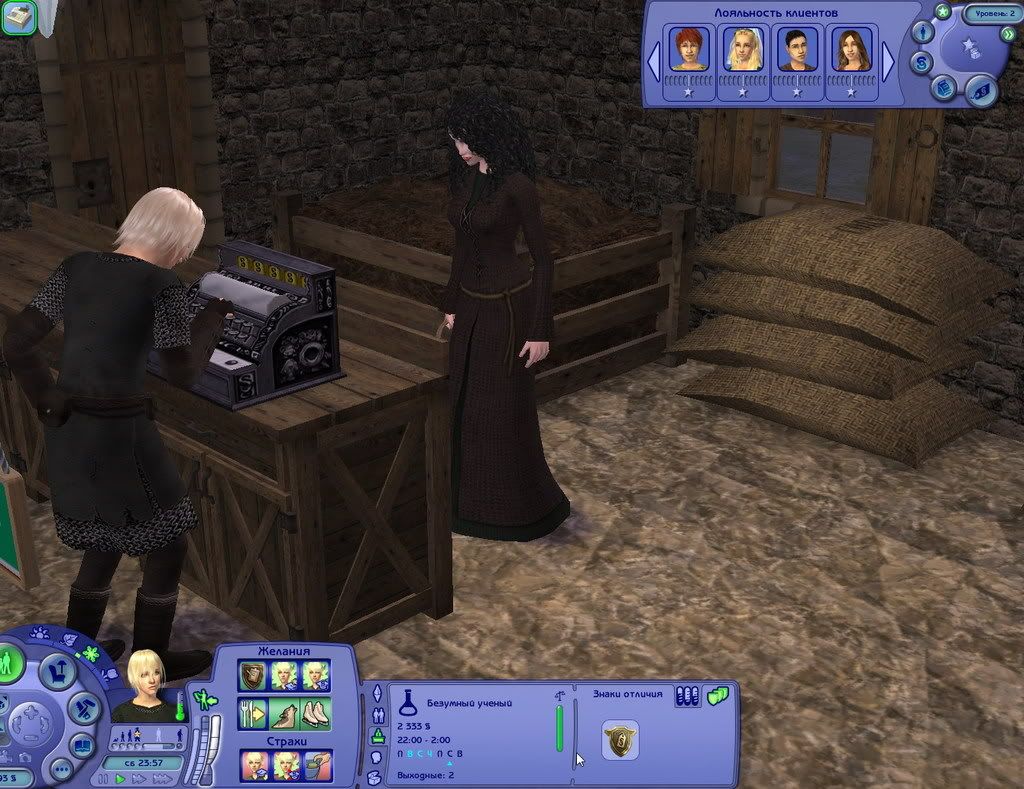The width and height of the screenshot is (1024, 789).
Task: Click the play speed button
Action: coord(121,779)
